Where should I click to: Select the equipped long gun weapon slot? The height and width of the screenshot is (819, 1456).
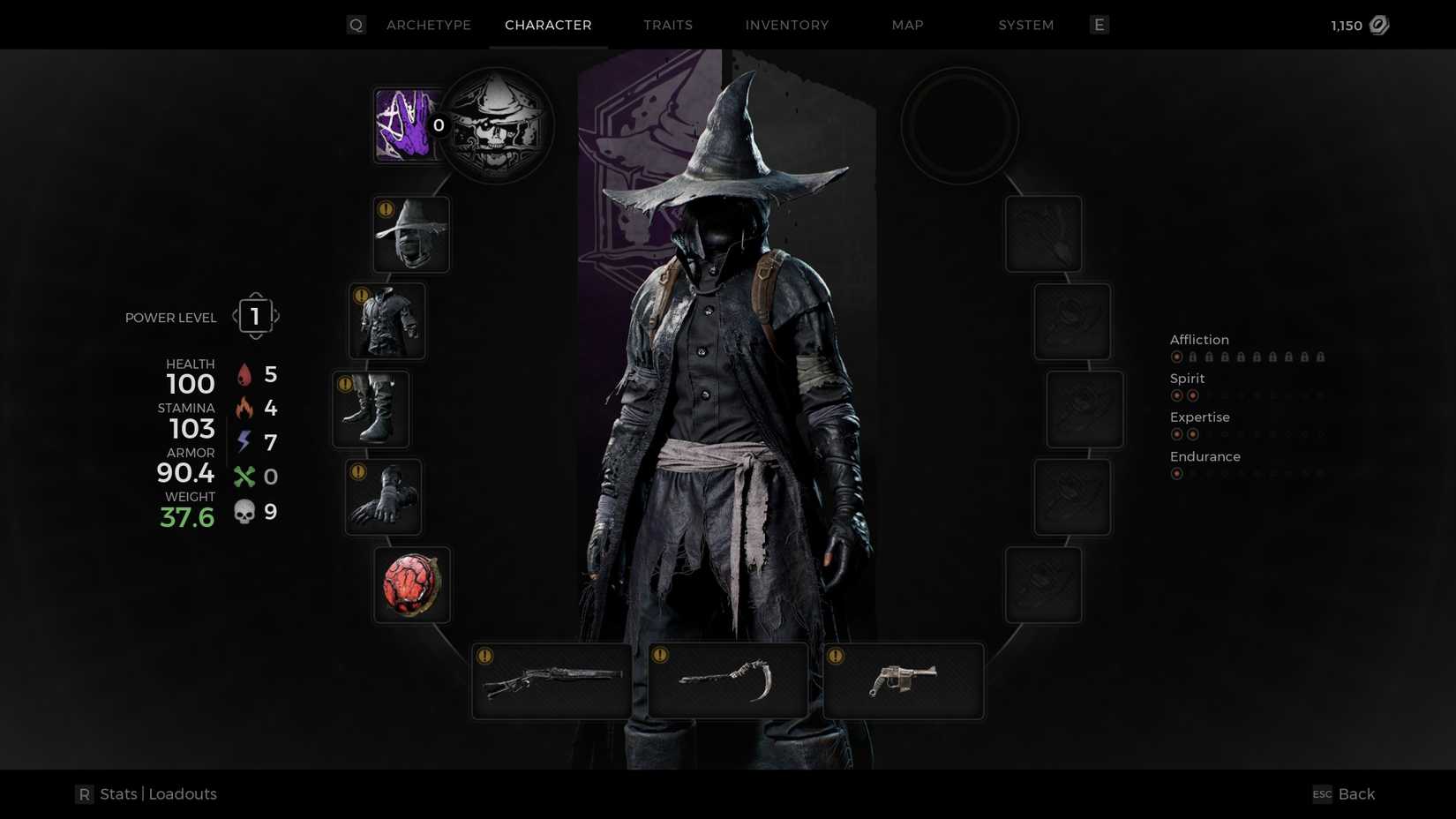click(x=552, y=680)
